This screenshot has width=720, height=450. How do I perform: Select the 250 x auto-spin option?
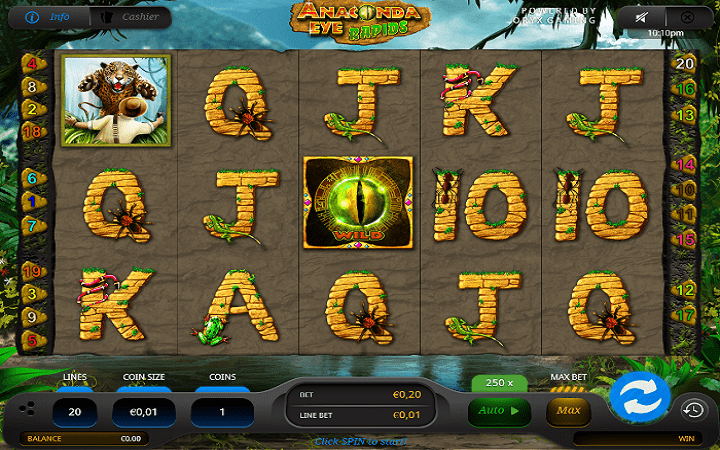(x=499, y=383)
